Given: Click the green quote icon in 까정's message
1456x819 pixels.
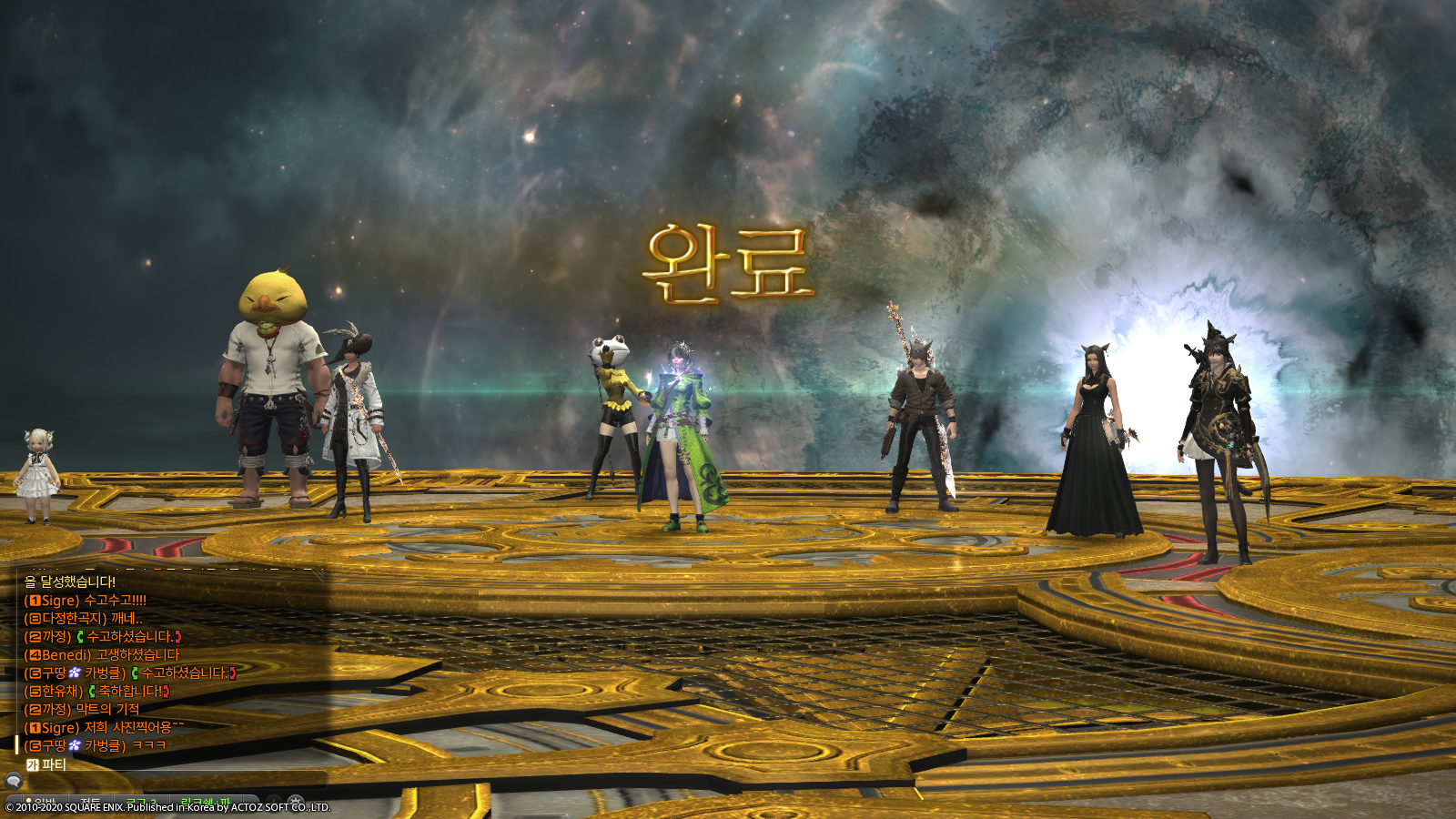Looking at the screenshot, I should point(81,637).
